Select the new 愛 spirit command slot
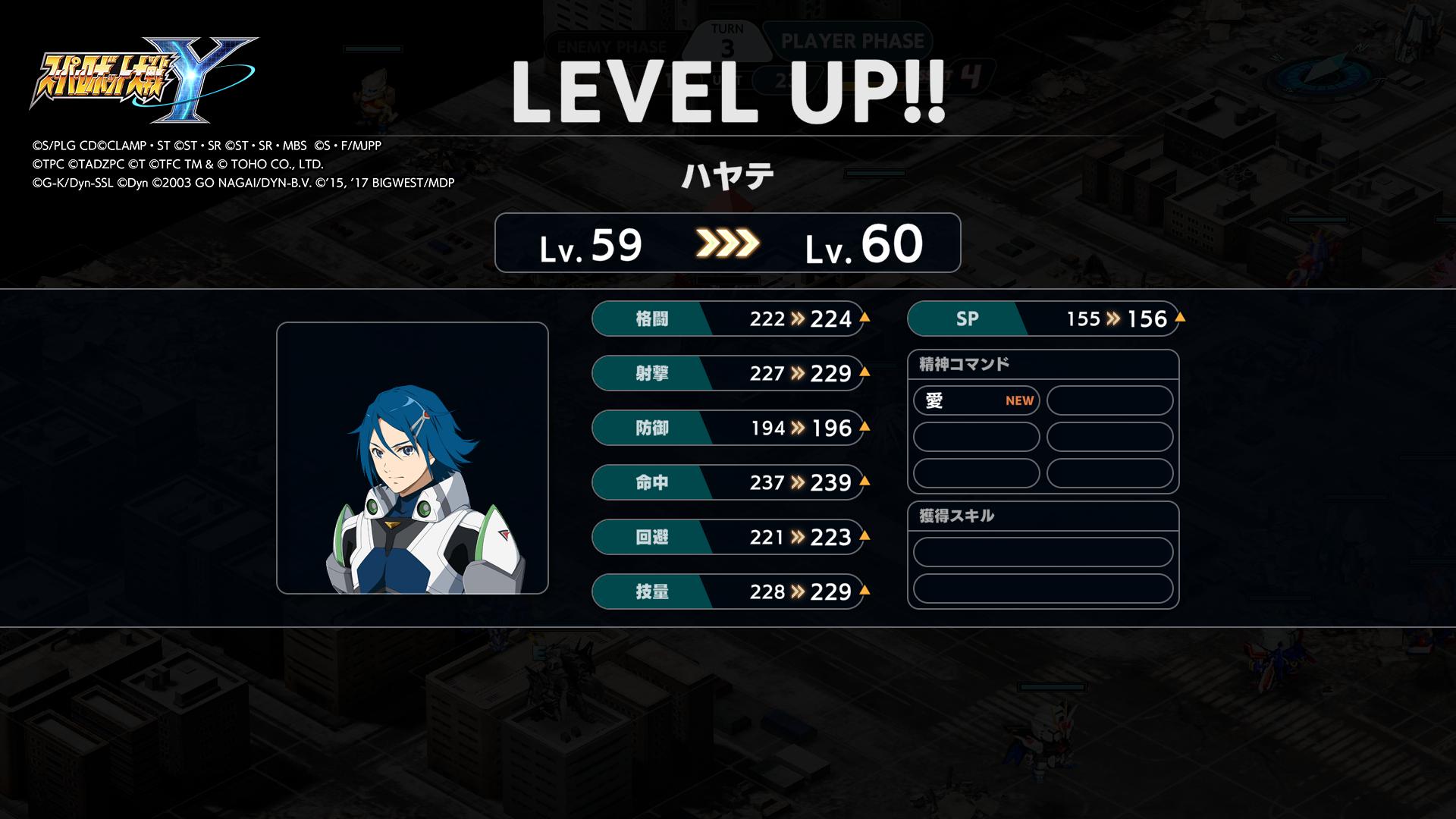The height and width of the screenshot is (819, 1456). [x=976, y=400]
